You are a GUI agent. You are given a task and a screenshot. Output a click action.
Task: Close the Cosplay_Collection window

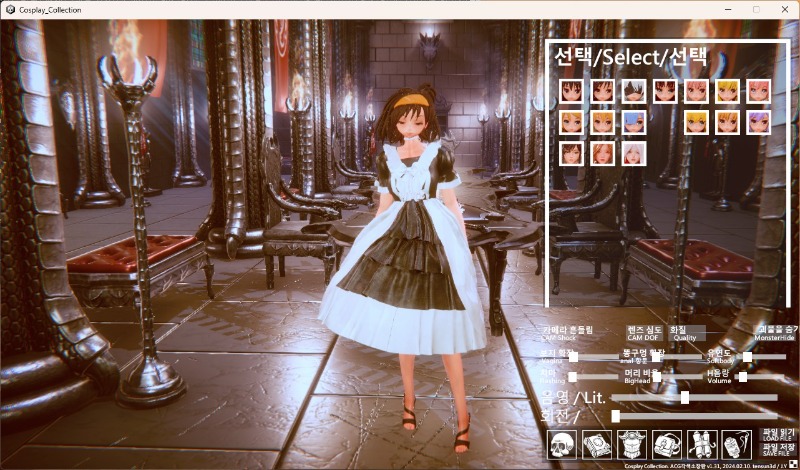pos(783,9)
